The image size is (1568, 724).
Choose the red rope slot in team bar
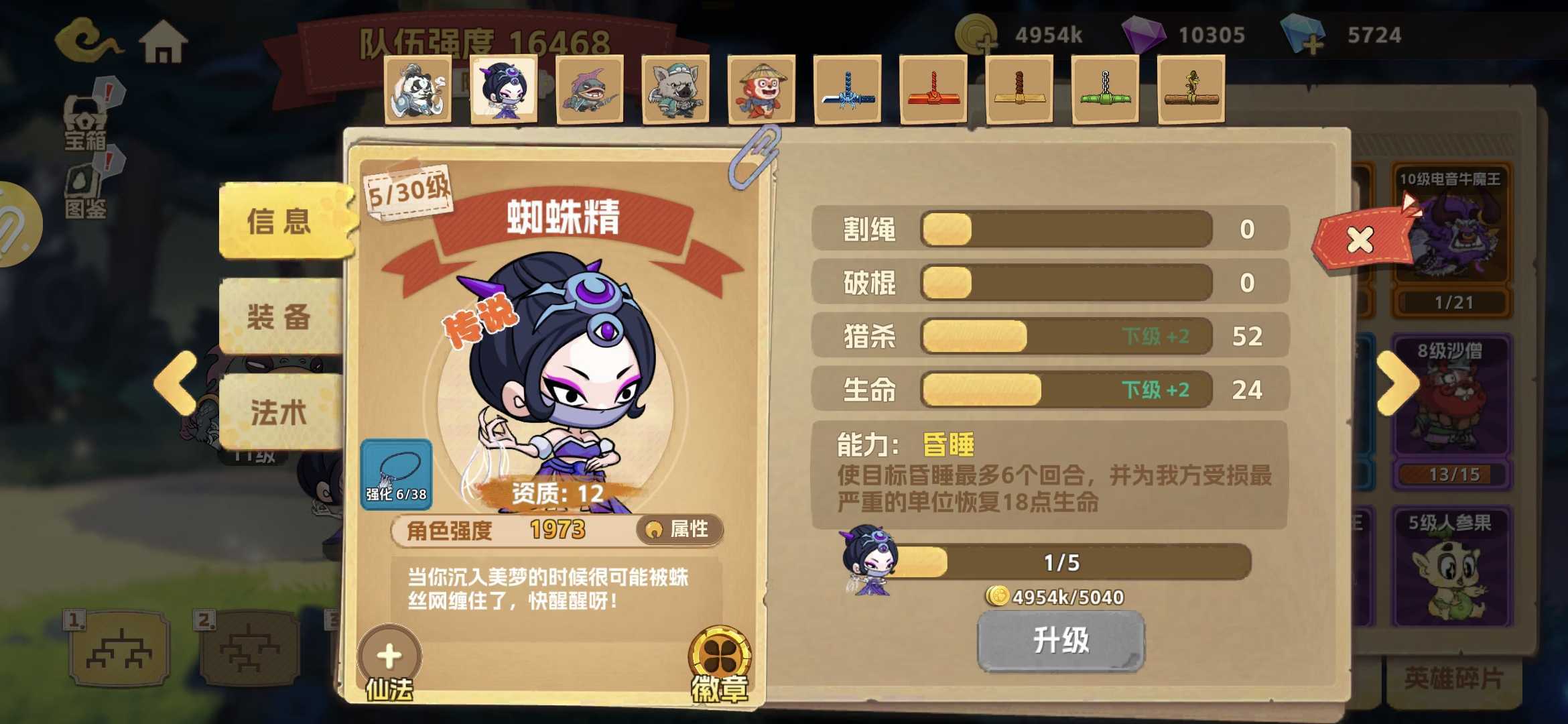(x=933, y=90)
